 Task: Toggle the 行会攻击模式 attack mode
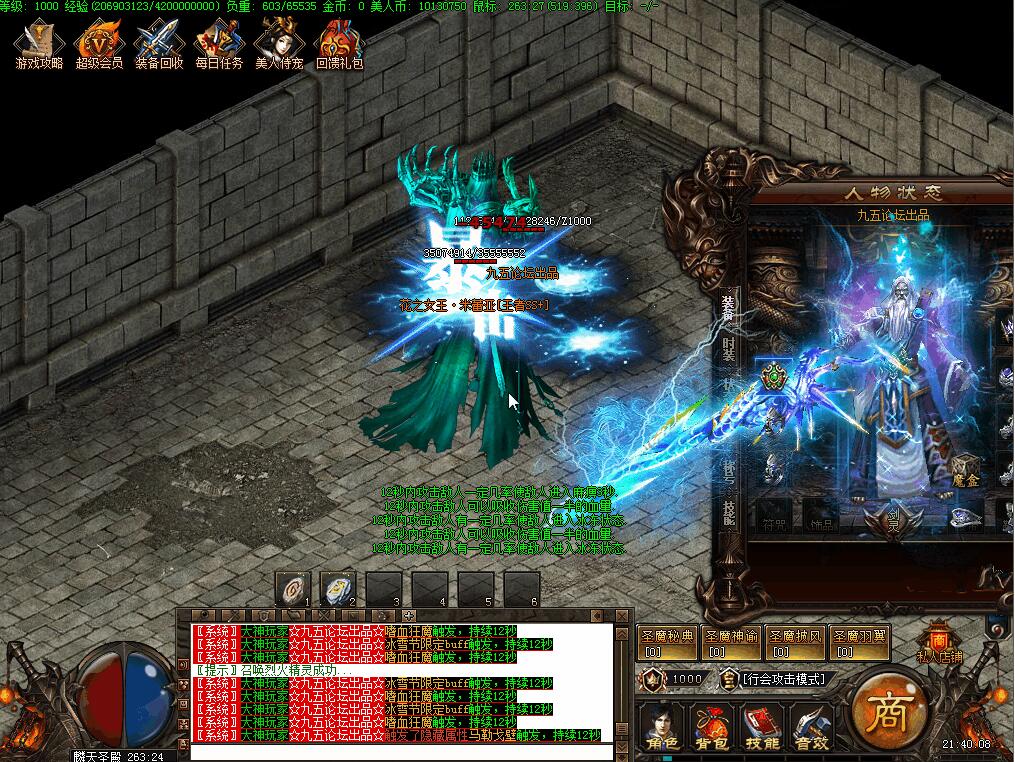[x=784, y=679]
